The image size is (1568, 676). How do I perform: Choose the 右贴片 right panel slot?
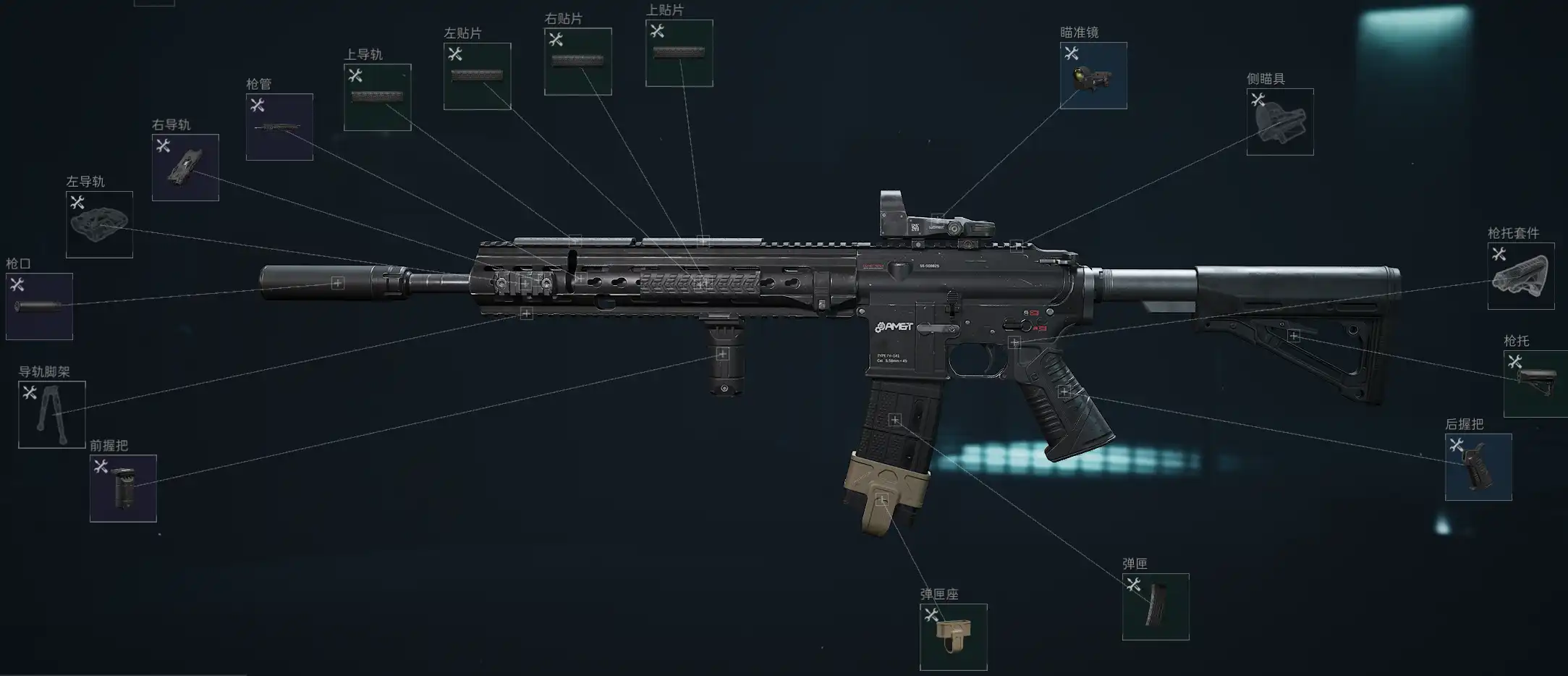[x=577, y=62]
